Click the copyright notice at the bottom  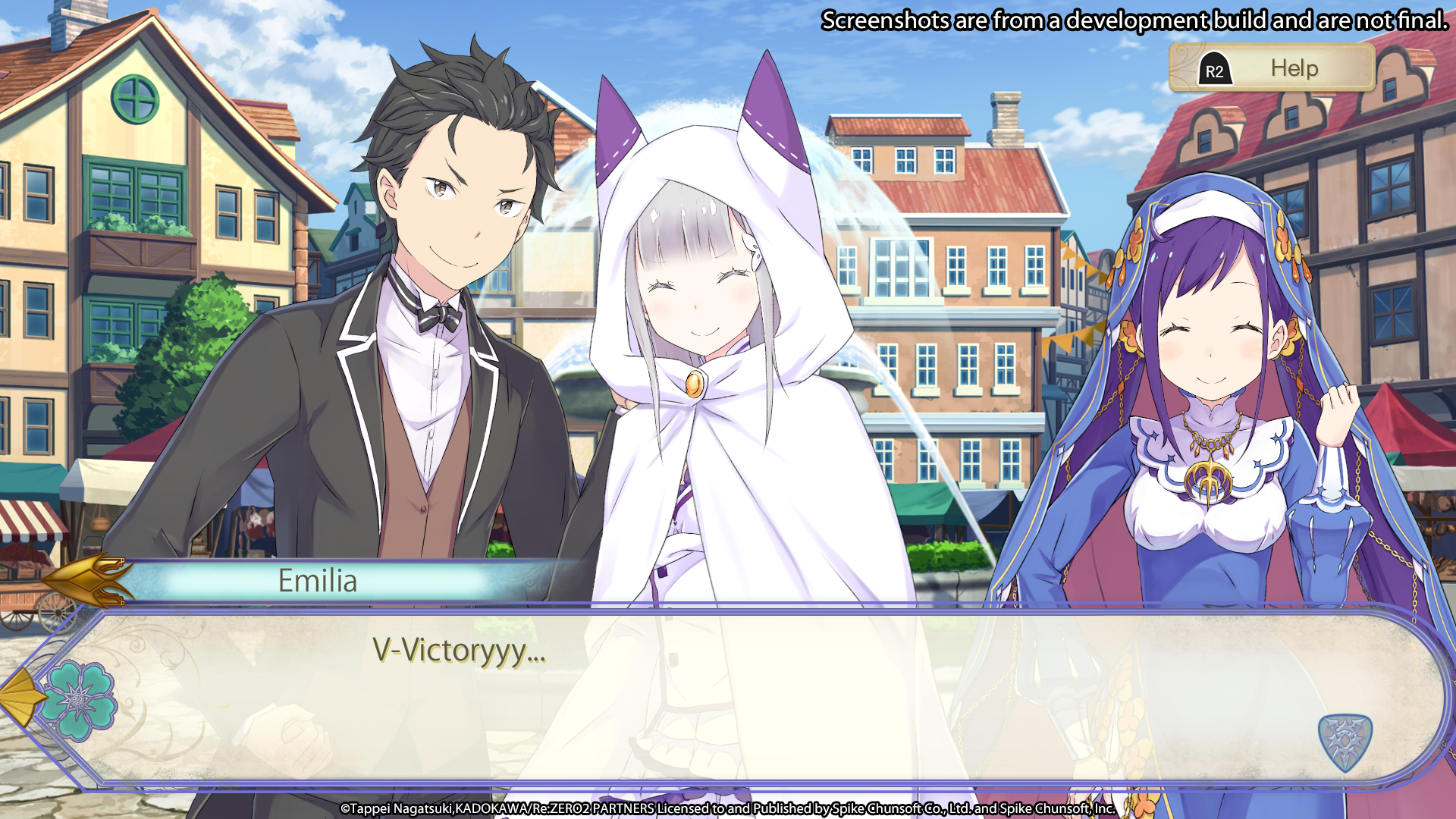pos(728,809)
